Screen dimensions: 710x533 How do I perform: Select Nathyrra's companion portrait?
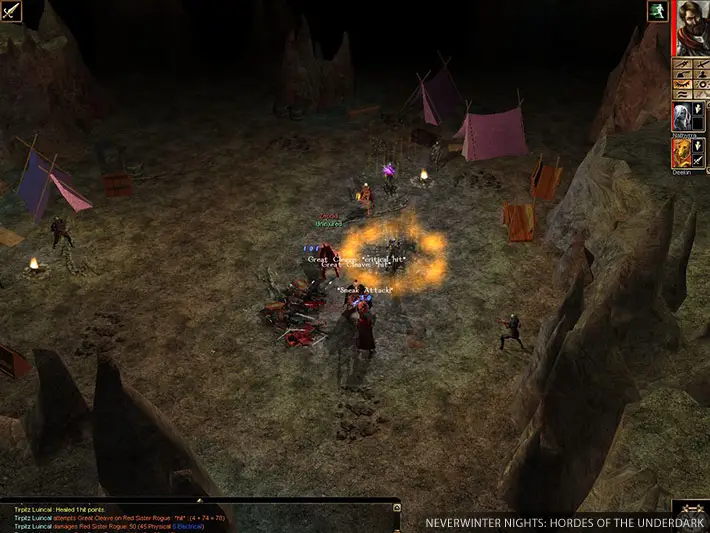coord(682,117)
